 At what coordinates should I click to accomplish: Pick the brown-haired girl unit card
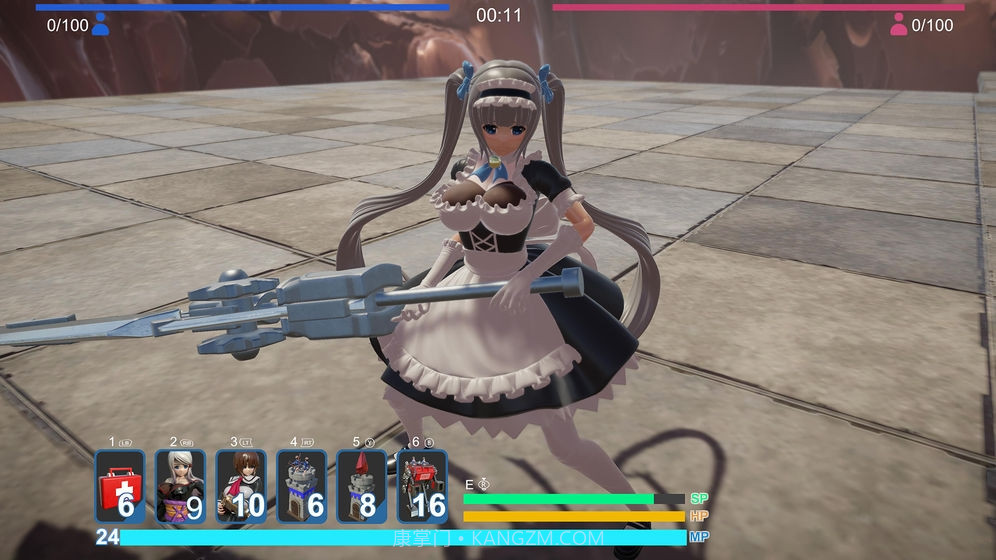pos(241,486)
